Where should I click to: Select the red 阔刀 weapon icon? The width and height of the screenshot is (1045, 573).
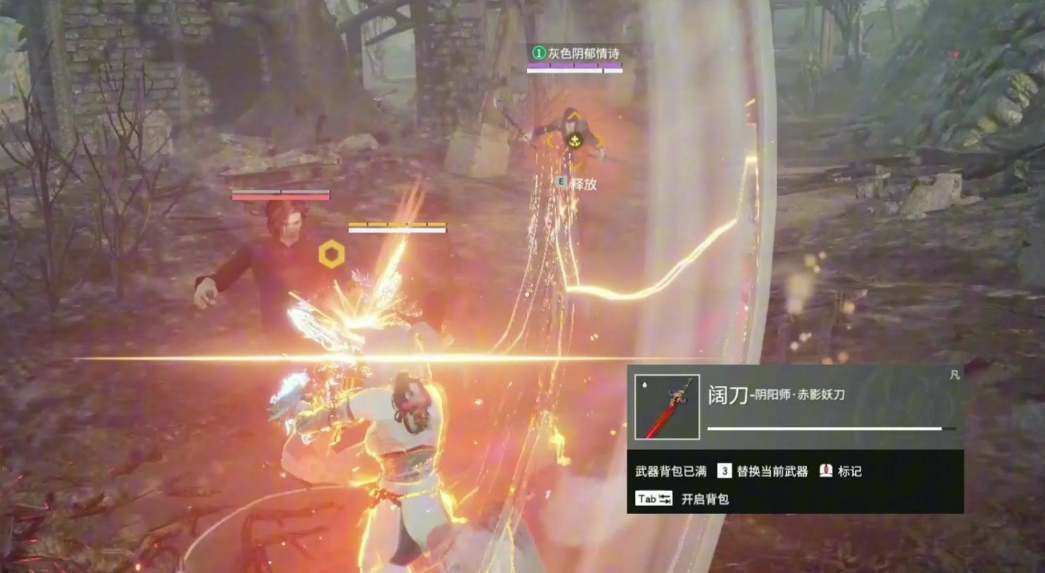[667, 407]
